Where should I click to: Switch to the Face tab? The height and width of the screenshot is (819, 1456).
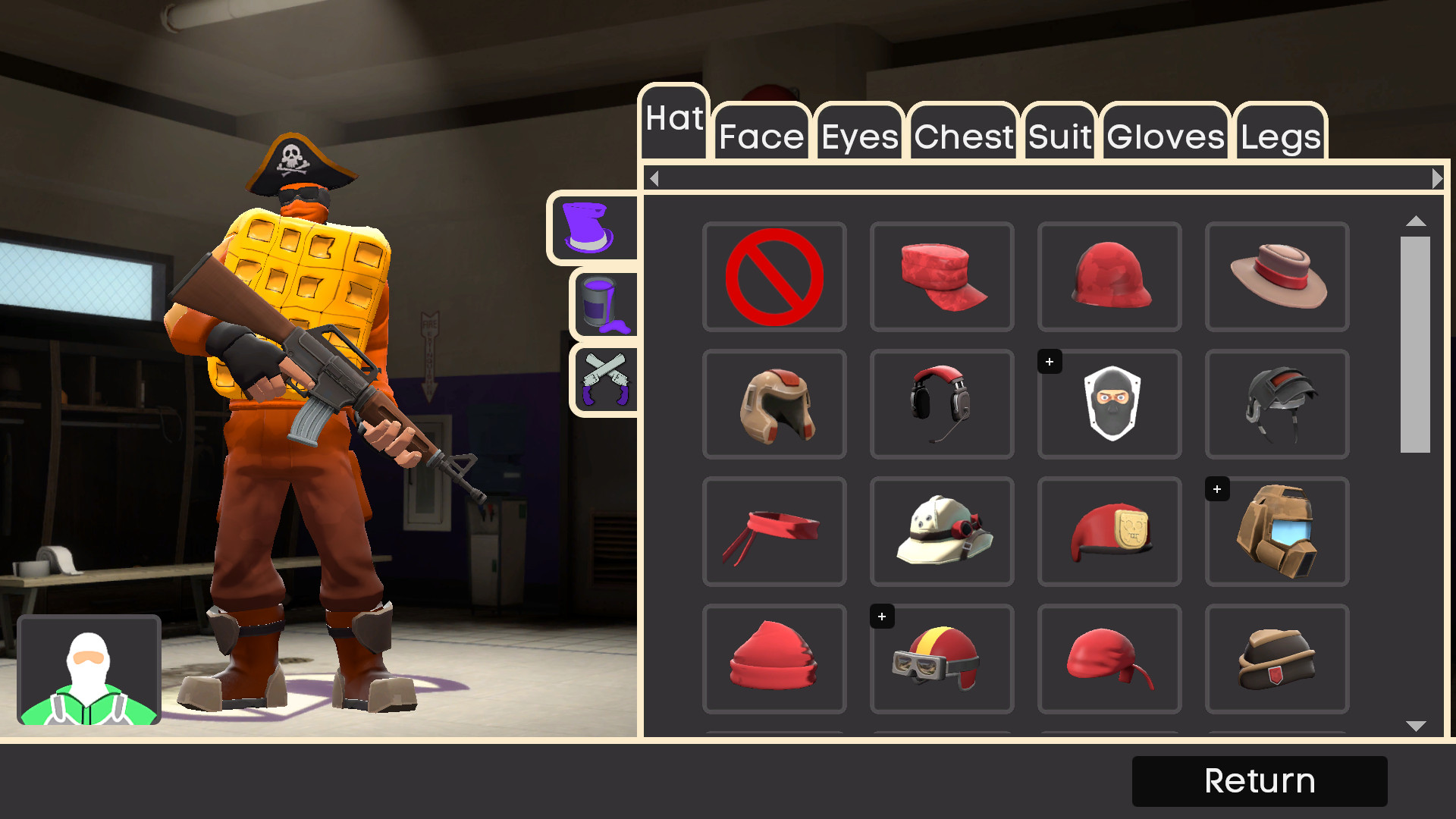click(x=761, y=137)
